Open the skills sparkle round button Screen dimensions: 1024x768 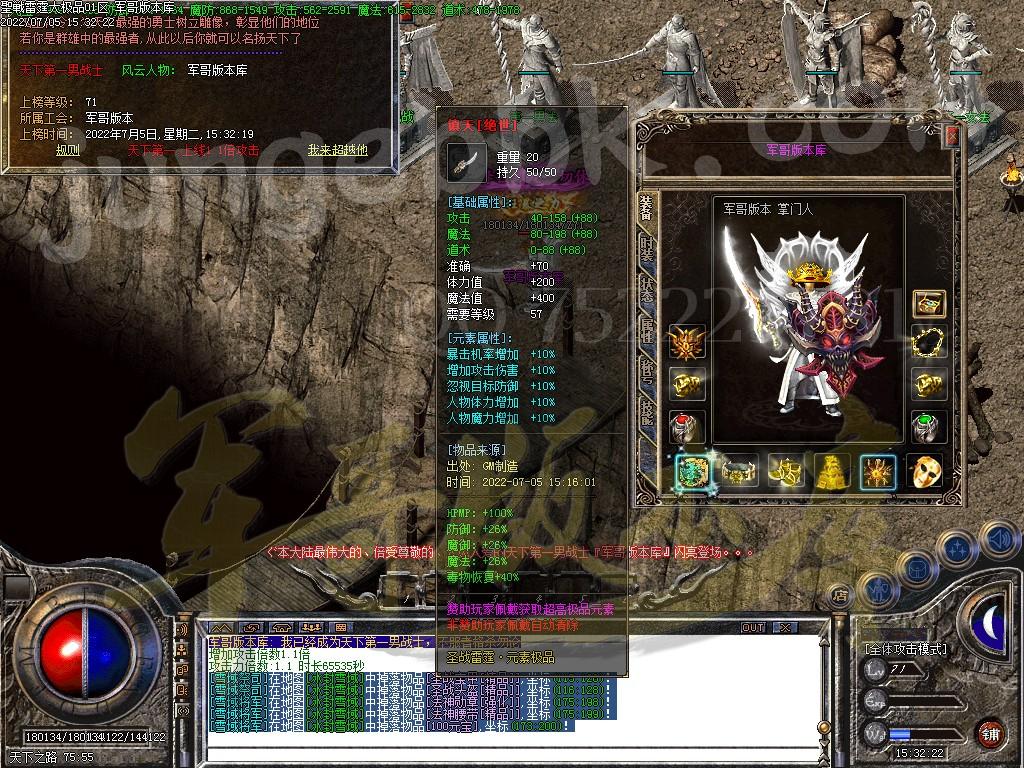[x=957, y=549]
